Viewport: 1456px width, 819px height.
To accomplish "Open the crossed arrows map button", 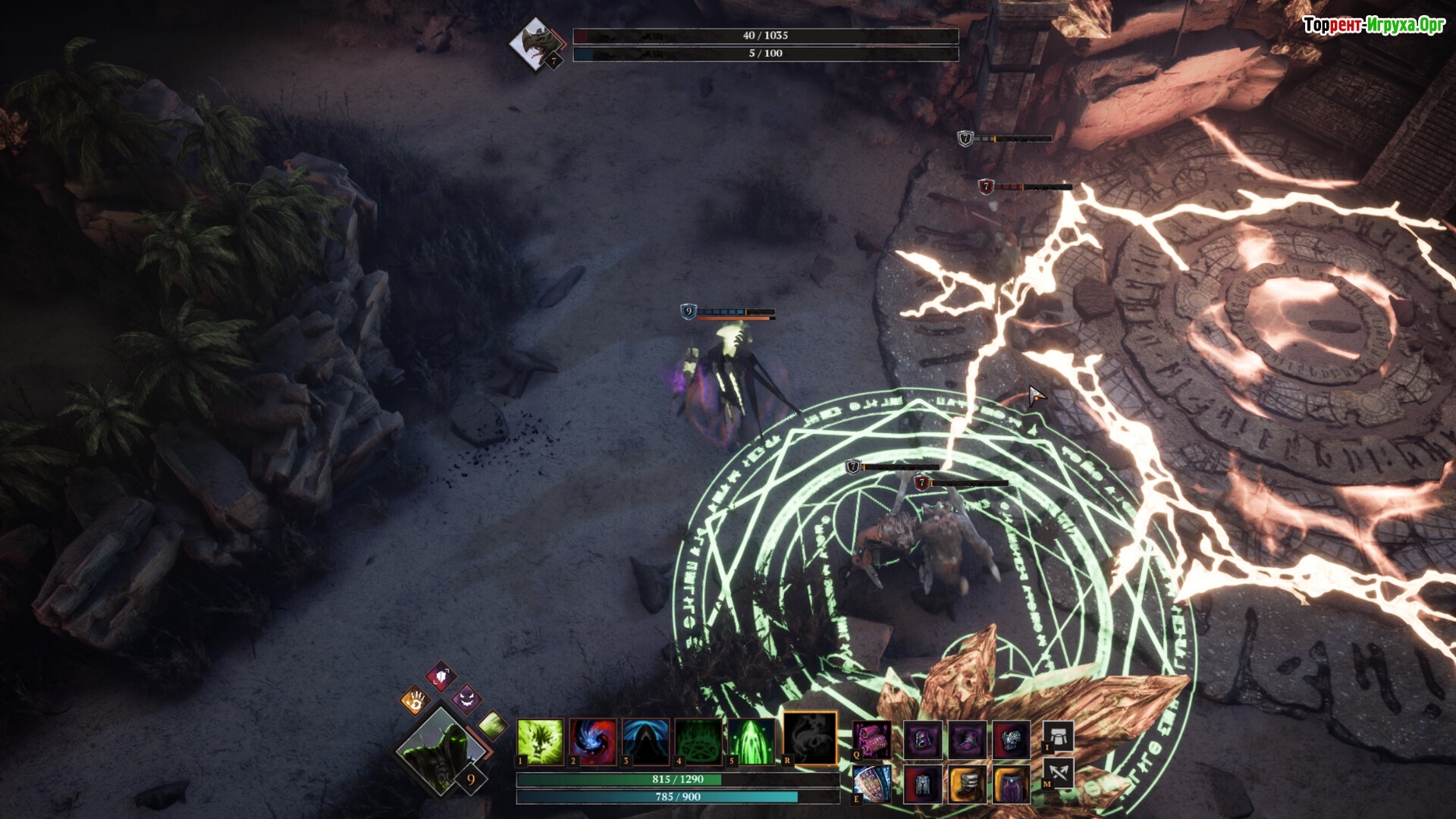I will 1059,773.
